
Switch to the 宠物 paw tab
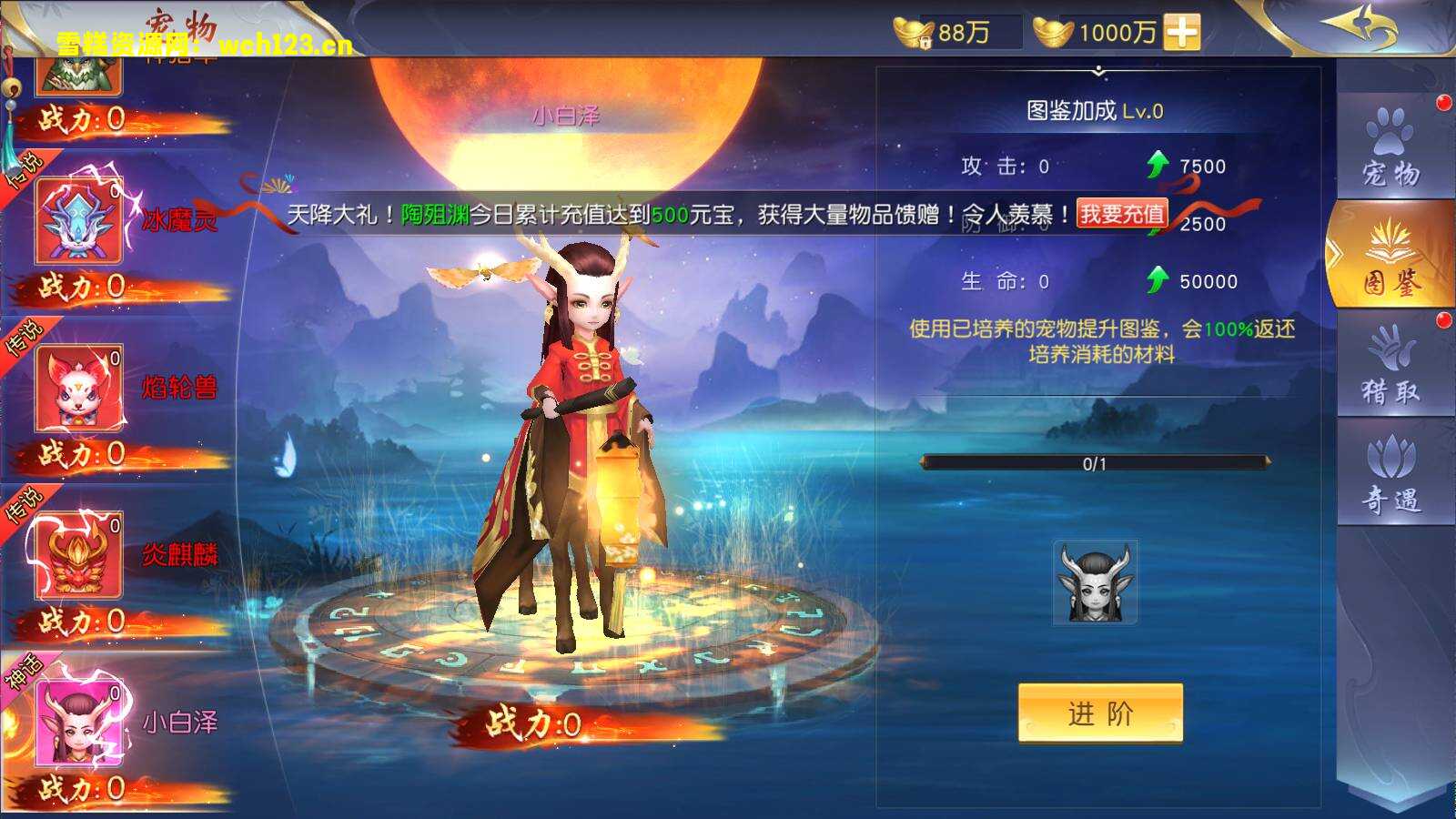click(1389, 146)
